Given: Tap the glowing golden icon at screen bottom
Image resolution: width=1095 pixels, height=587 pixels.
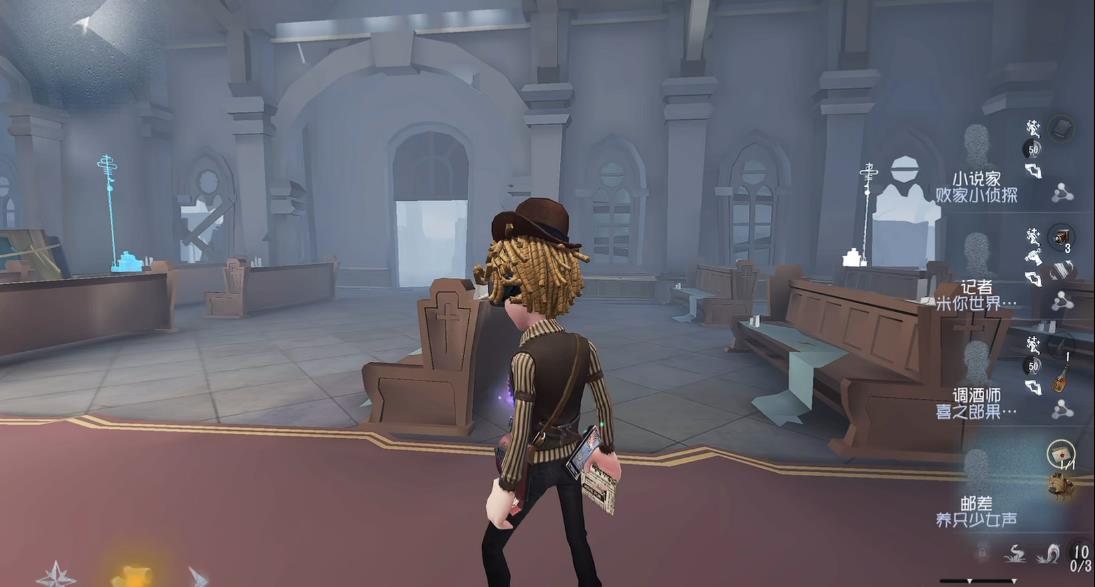Looking at the screenshot, I should [131, 576].
